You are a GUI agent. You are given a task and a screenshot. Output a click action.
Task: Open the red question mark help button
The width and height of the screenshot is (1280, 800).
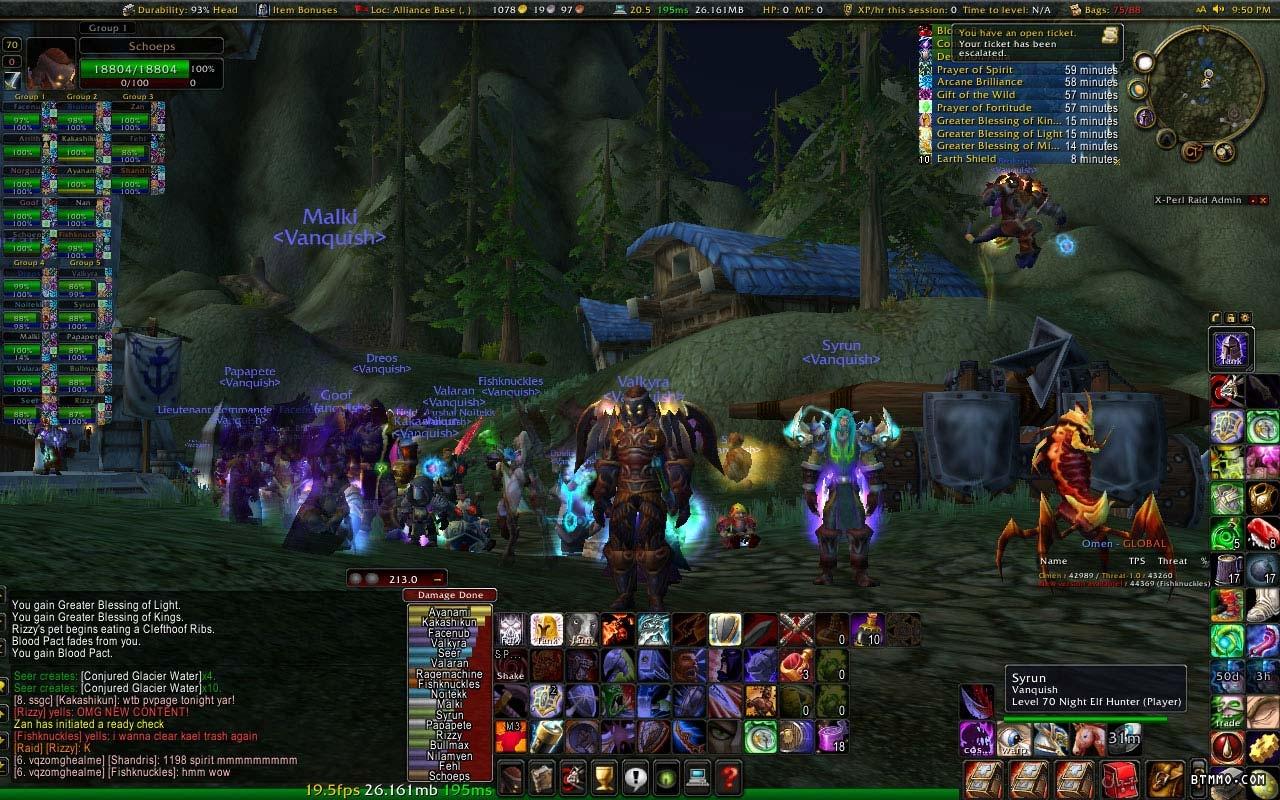tap(729, 776)
